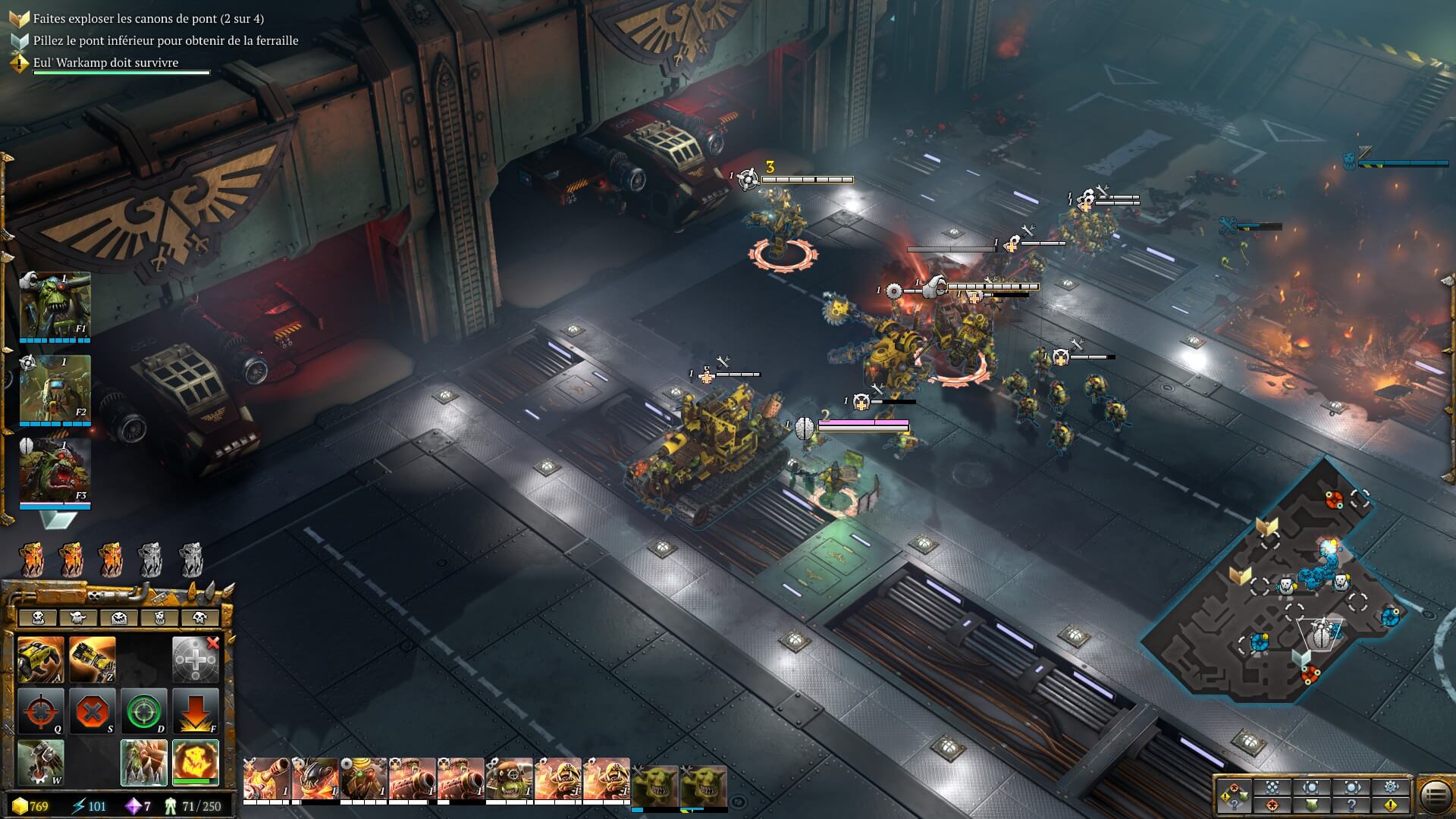Click the green target command (D)
The width and height of the screenshot is (1456, 819).
(144, 711)
